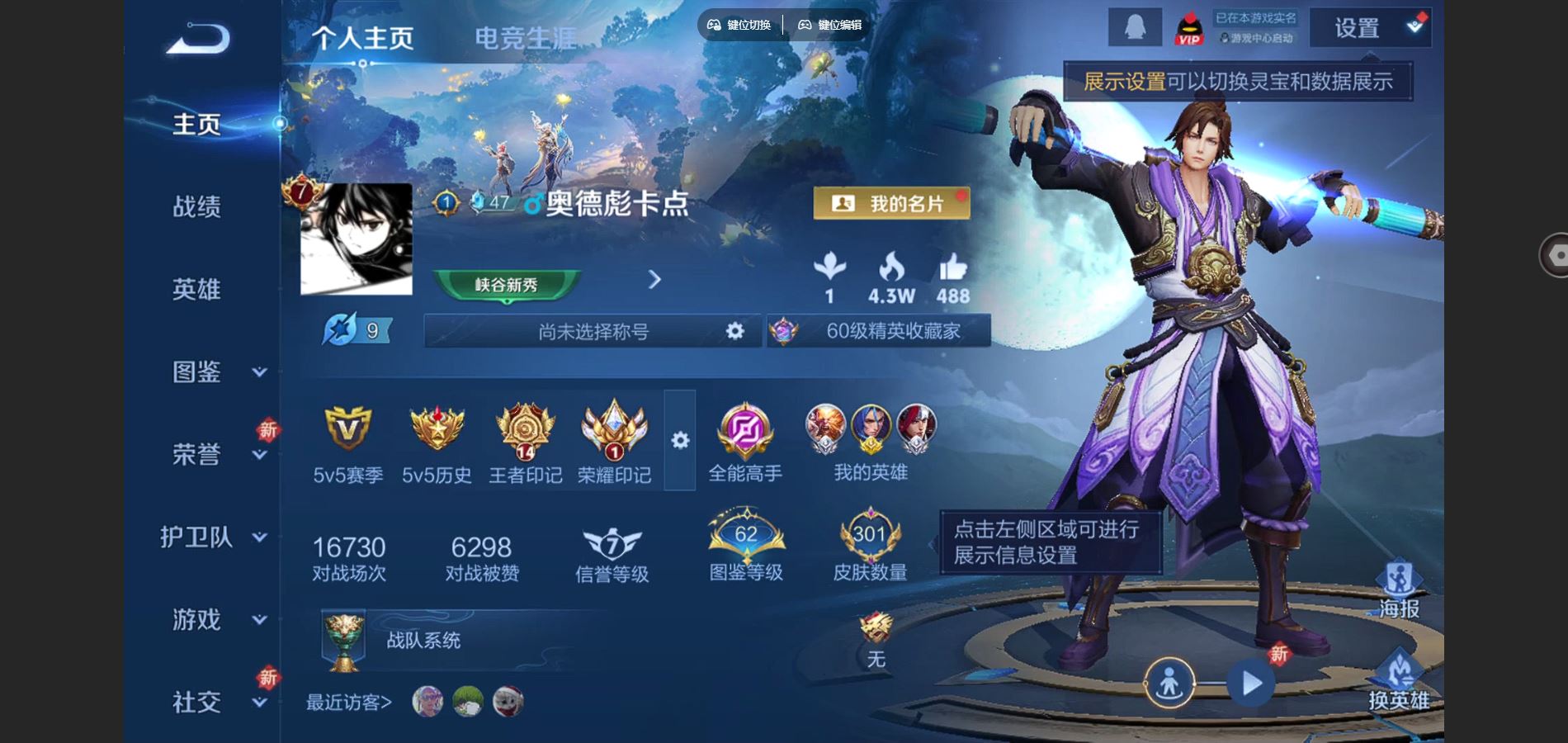Open title details via 峡谷新秀 arrow
The height and width of the screenshot is (743, 1568).
click(654, 281)
